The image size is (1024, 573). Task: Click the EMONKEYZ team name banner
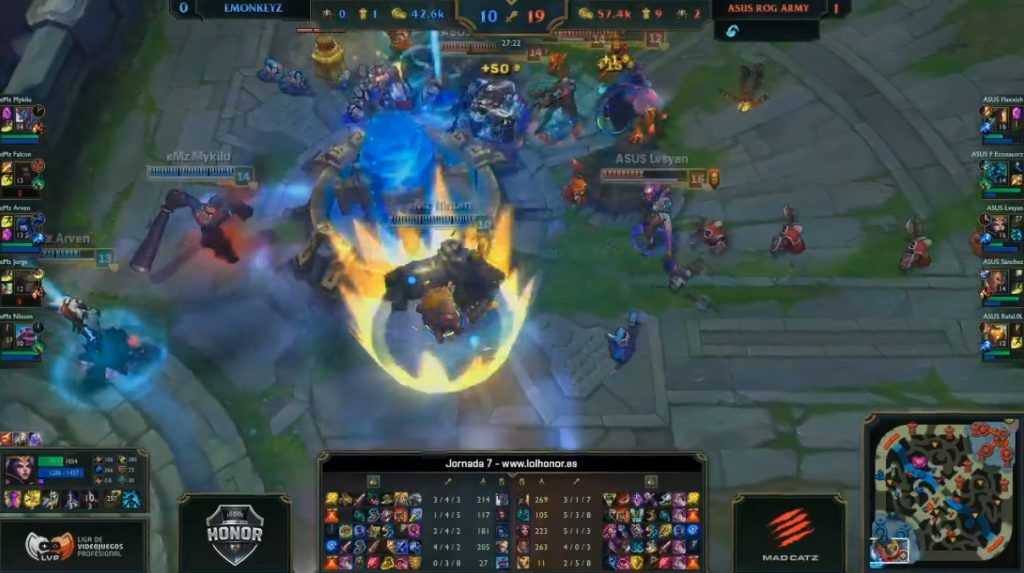point(252,9)
